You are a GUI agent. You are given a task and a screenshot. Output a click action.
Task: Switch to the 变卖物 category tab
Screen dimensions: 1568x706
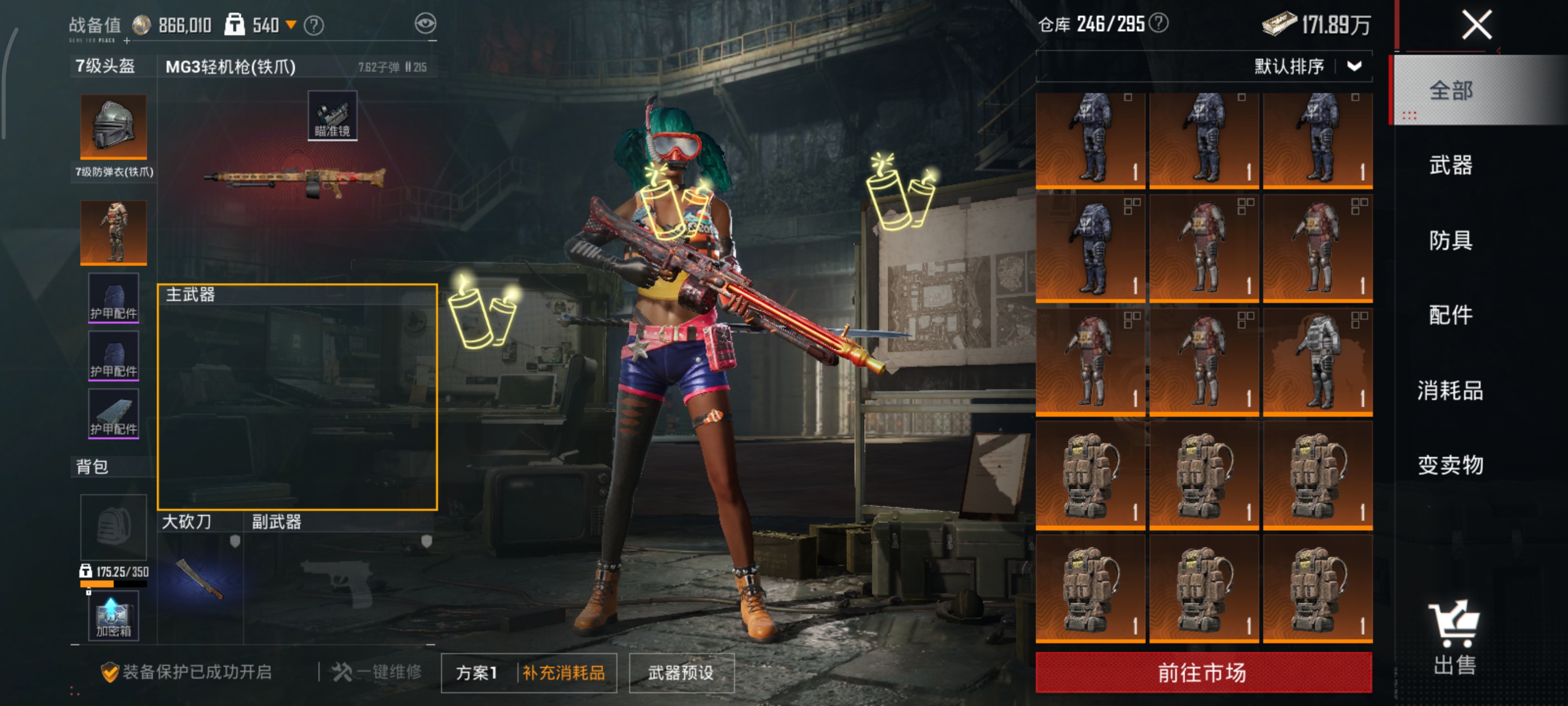[x=1450, y=465]
